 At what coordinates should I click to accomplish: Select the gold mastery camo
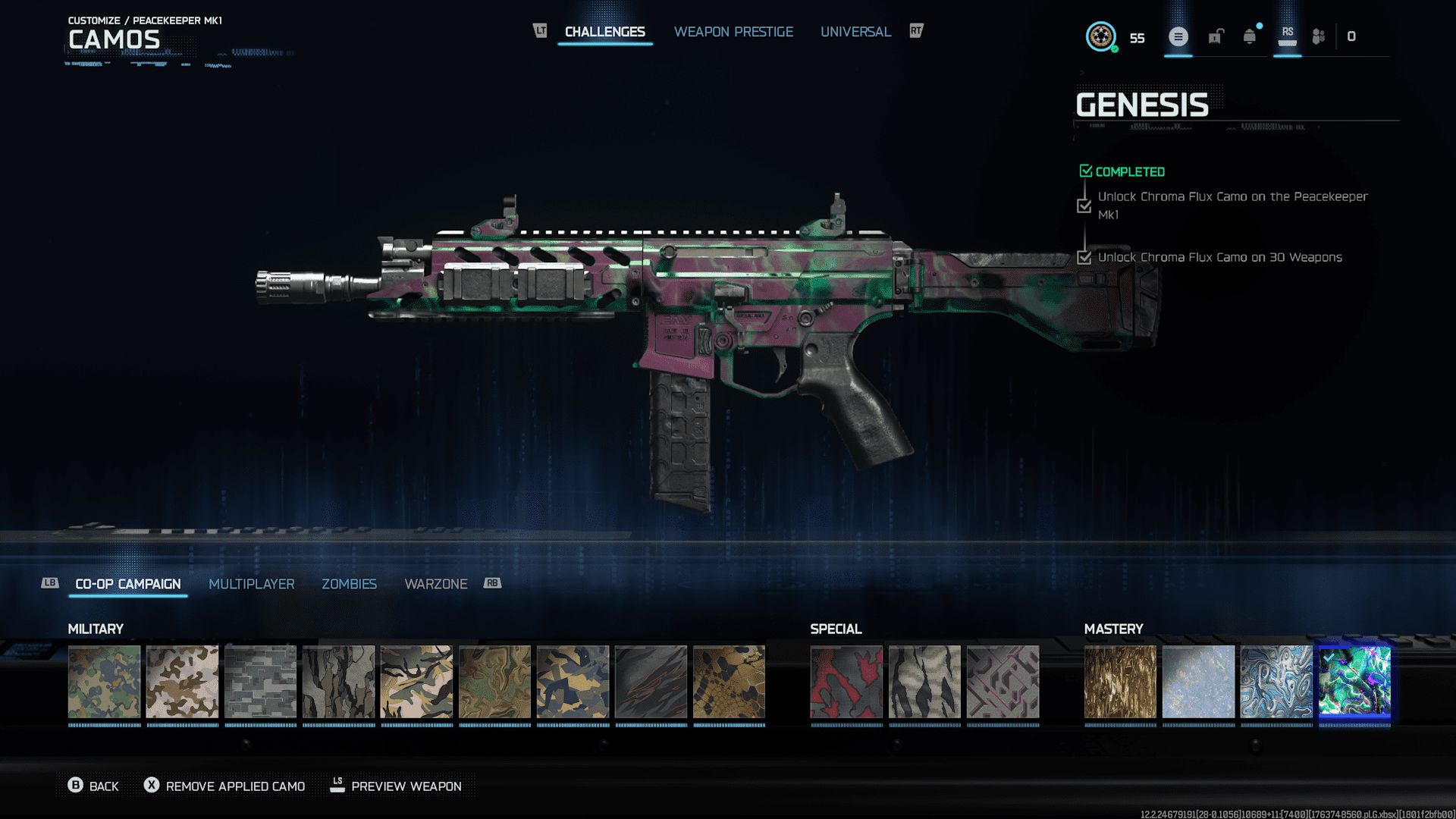point(1120,682)
